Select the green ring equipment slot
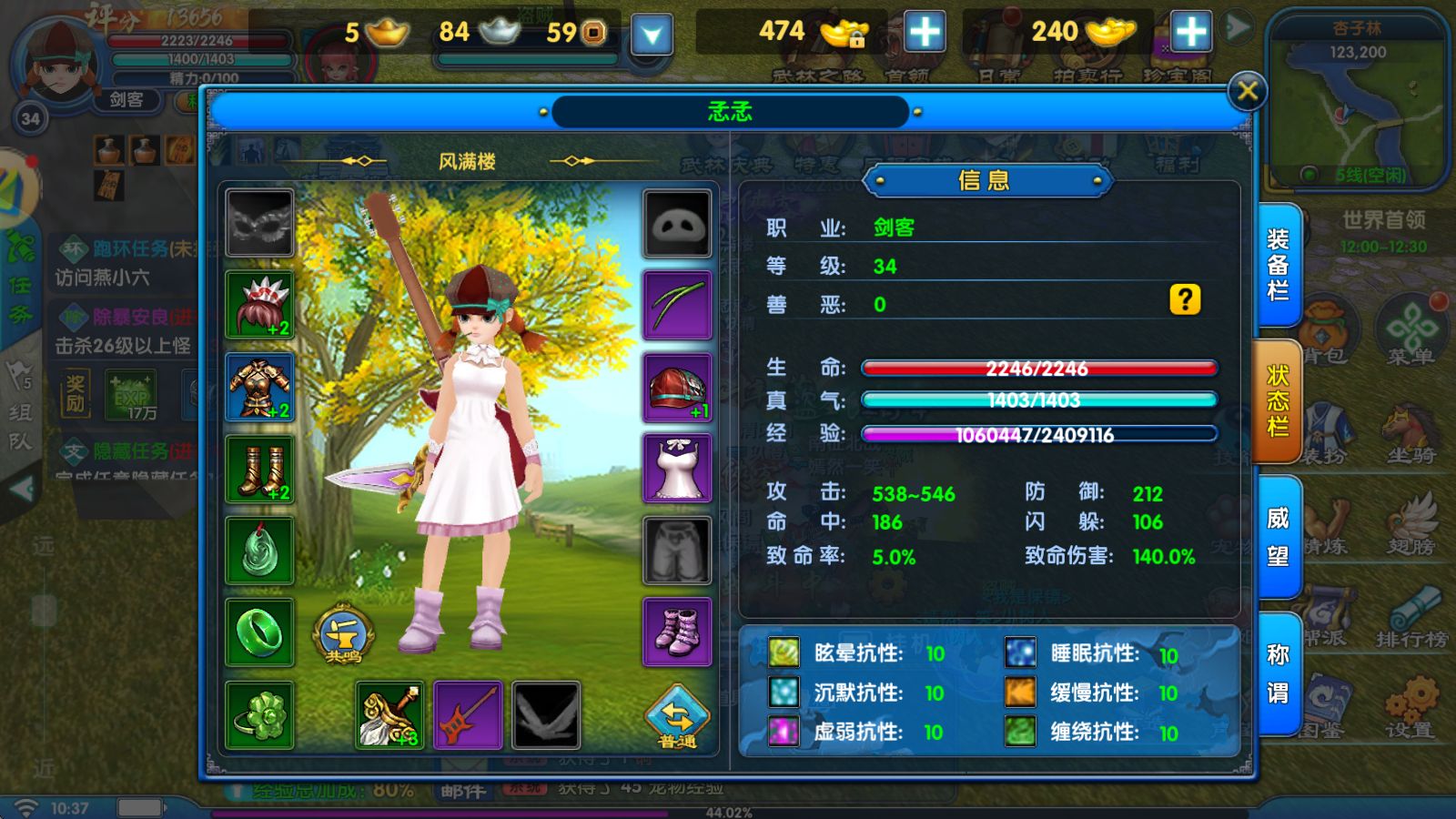Image resolution: width=1456 pixels, height=819 pixels. [260, 632]
